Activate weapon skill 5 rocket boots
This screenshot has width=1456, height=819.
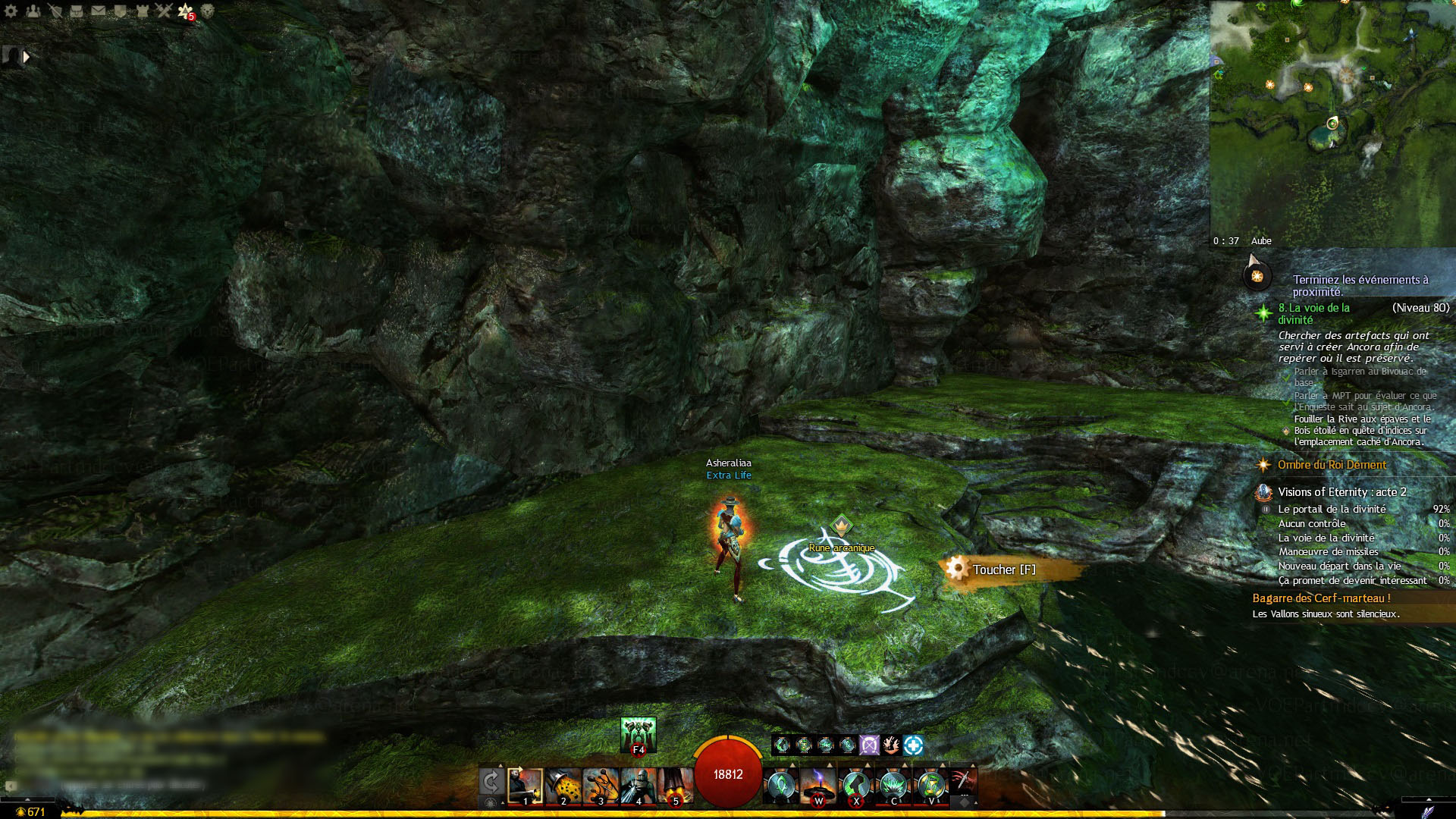pos(675,786)
